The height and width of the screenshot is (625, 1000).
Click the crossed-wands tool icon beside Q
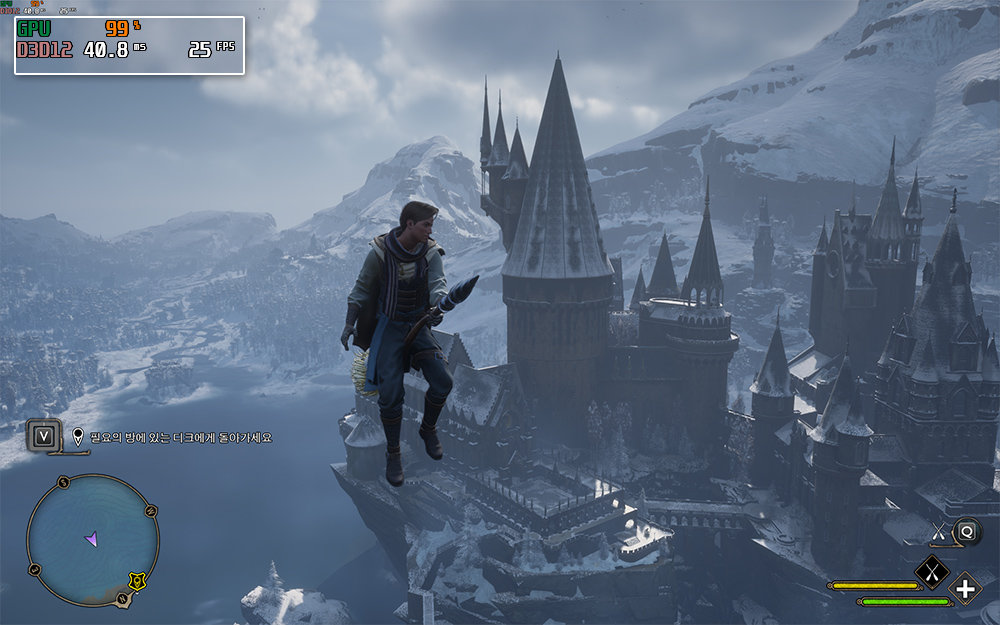point(938,532)
